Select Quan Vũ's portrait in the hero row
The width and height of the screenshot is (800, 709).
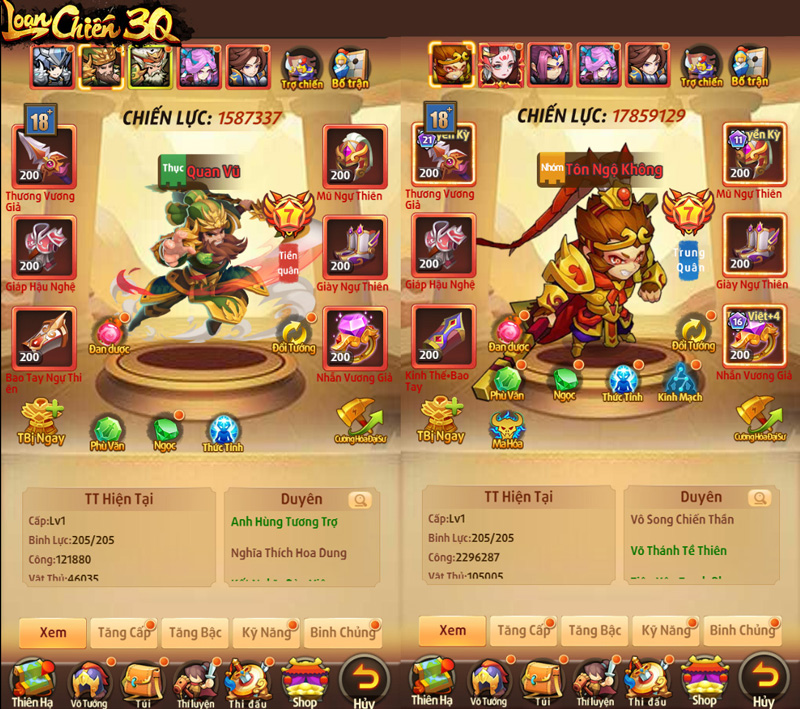101,67
